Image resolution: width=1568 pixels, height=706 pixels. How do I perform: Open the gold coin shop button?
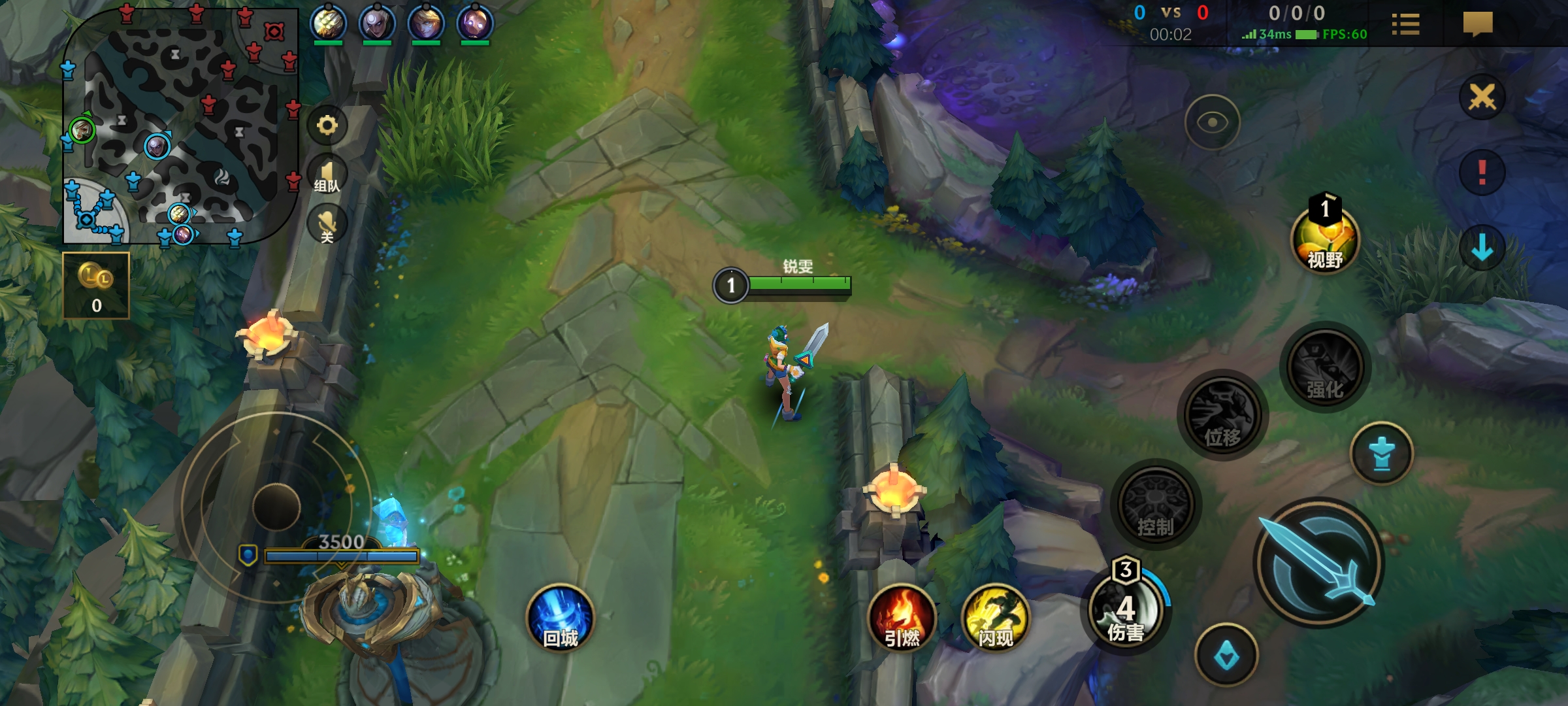click(96, 286)
